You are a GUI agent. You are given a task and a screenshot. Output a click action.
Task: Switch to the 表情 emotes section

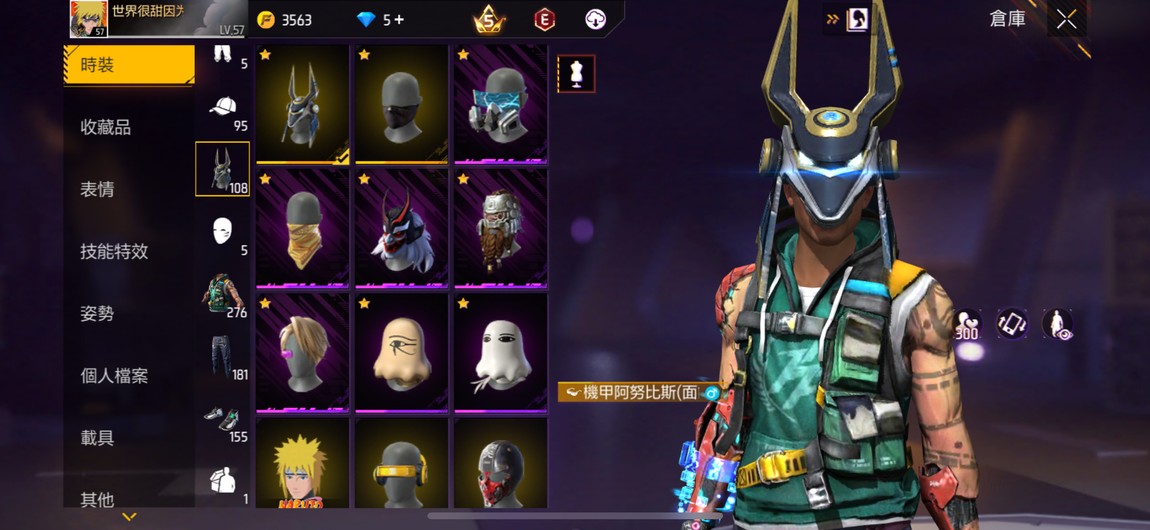[98, 189]
